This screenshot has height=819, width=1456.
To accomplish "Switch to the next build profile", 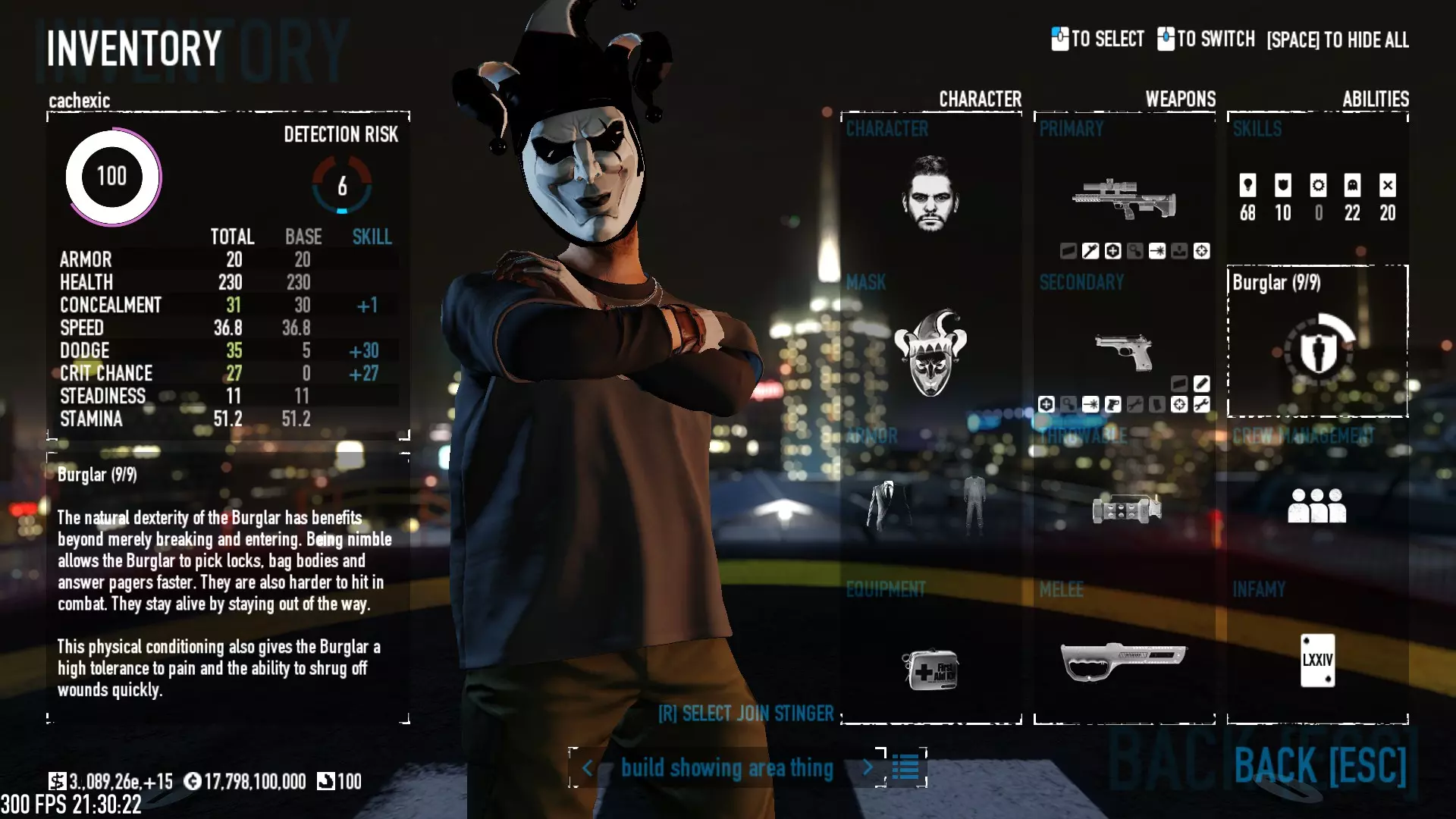I will tap(868, 767).
